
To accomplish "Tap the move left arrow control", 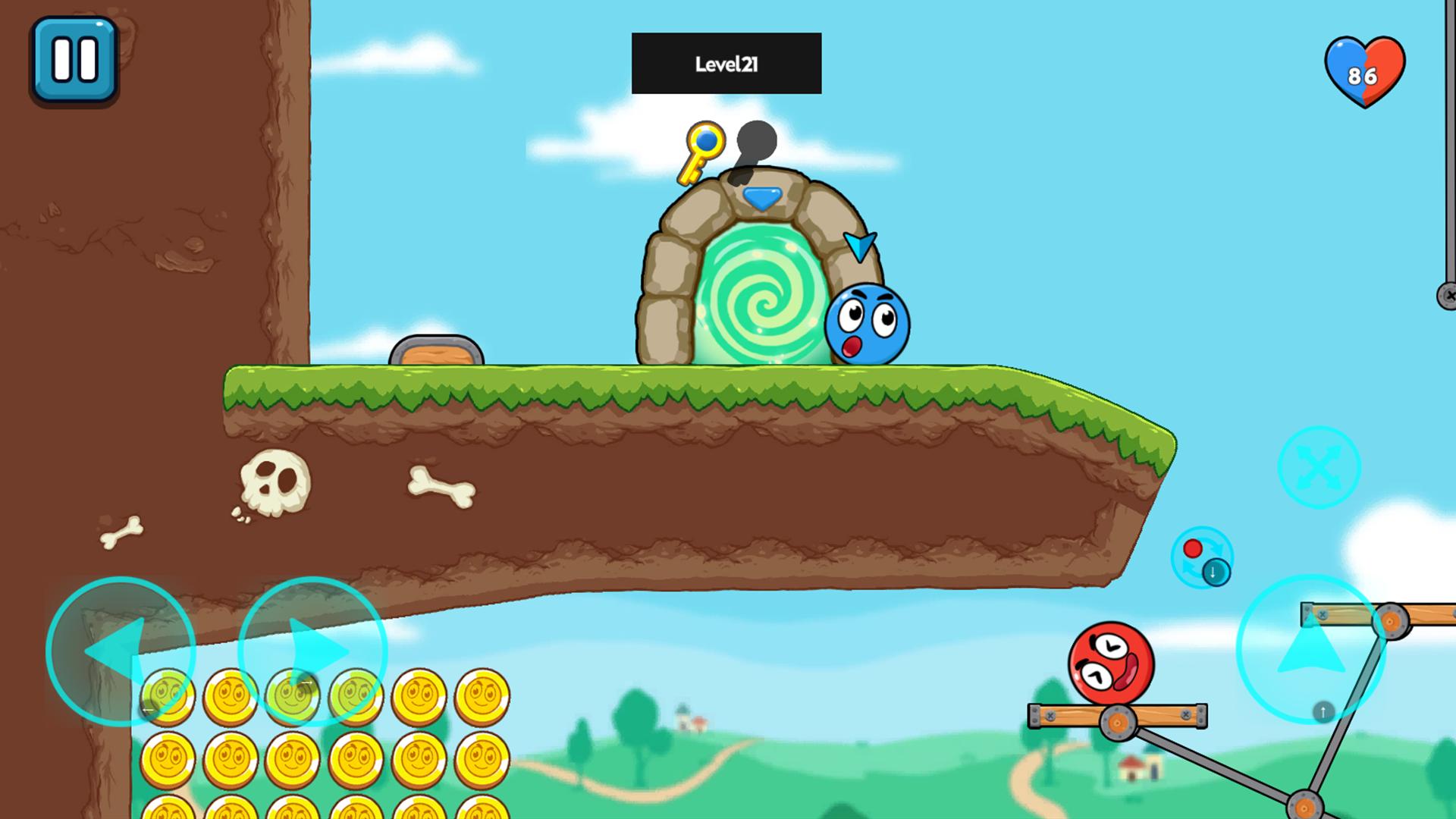I will (121, 651).
